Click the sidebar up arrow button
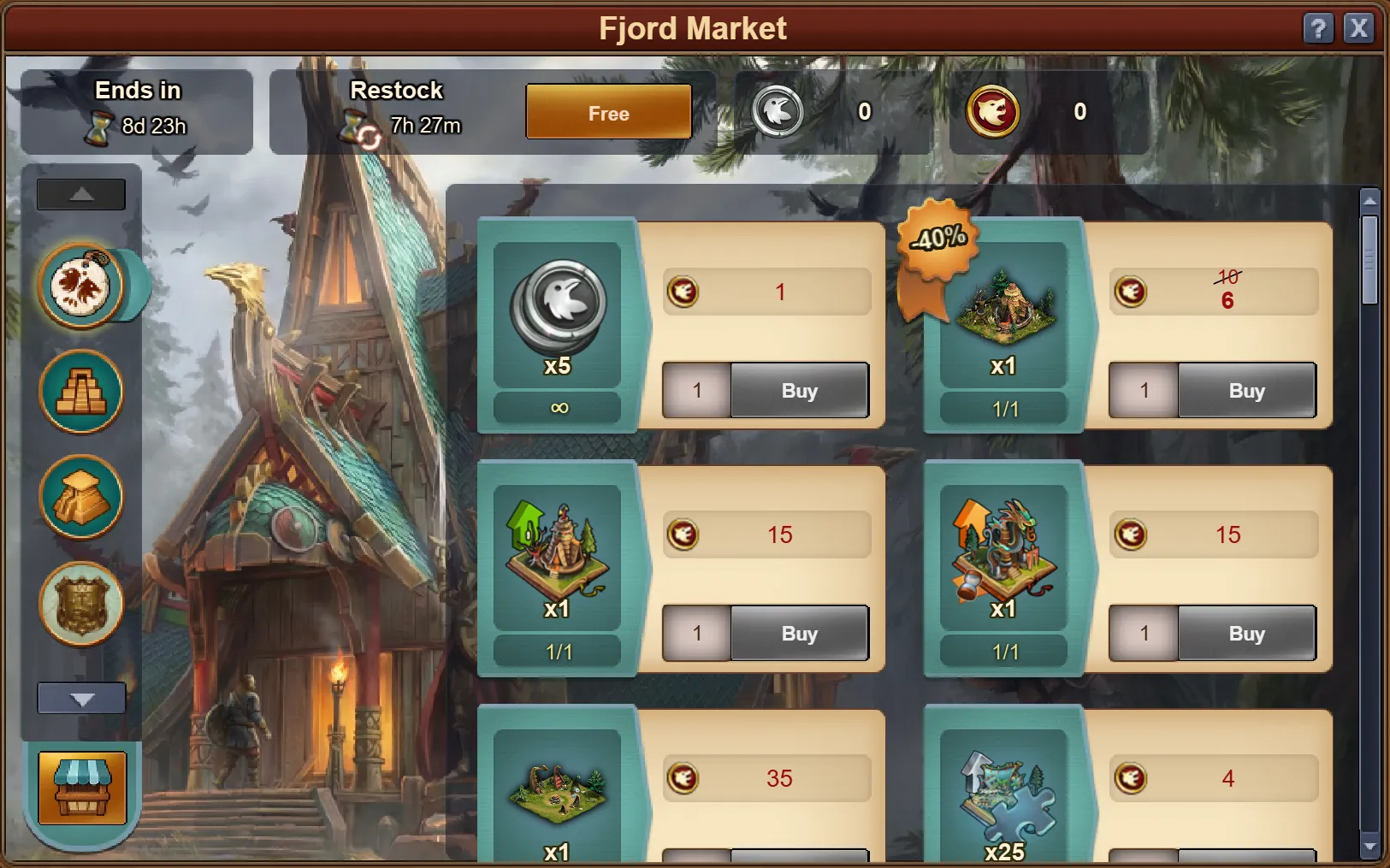This screenshot has height=868, width=1390. [x=81, y=194]
